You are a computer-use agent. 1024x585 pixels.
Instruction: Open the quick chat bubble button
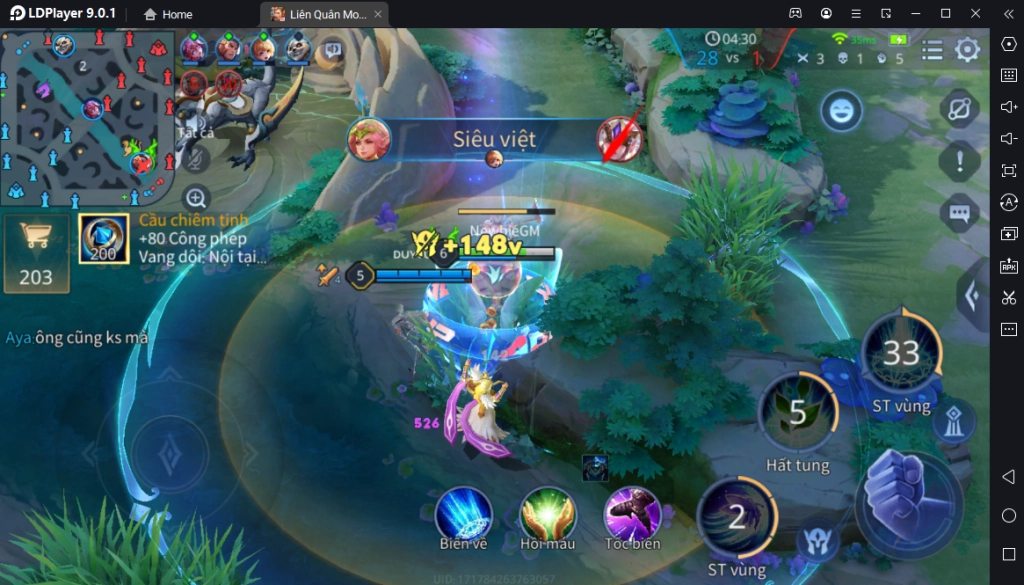(x=960, y=212)
